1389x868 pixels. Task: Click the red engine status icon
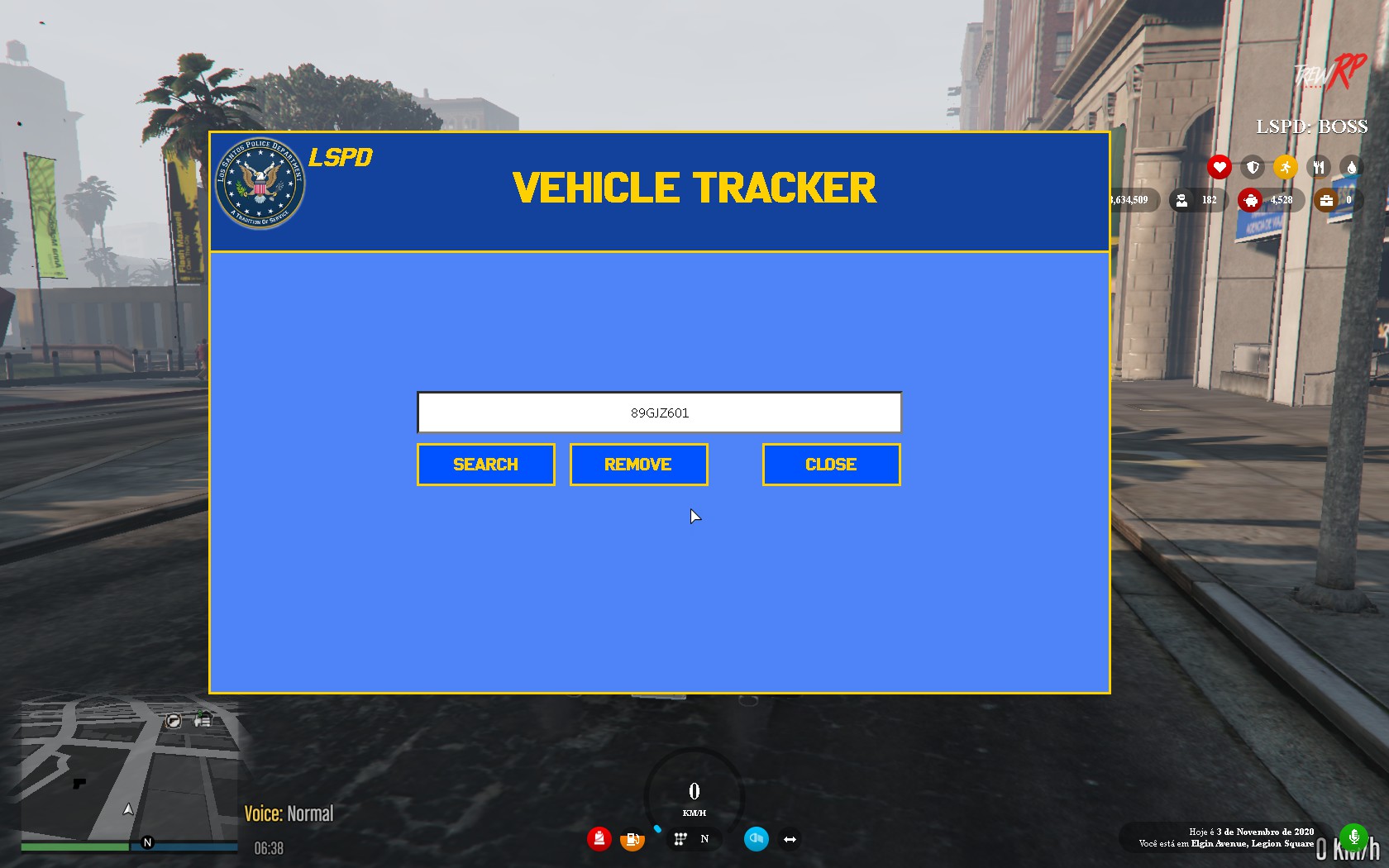(599, 838)
